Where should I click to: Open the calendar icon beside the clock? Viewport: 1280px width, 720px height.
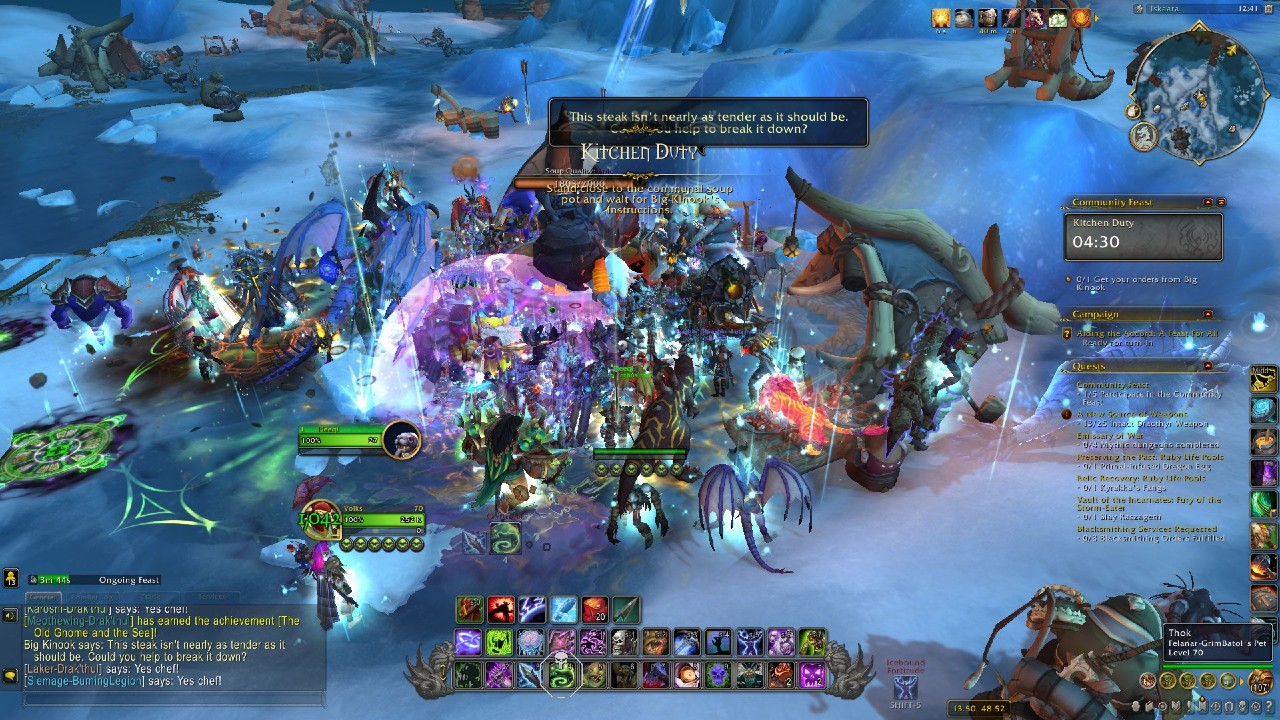pyautogui.click(x=1270, y=9)
